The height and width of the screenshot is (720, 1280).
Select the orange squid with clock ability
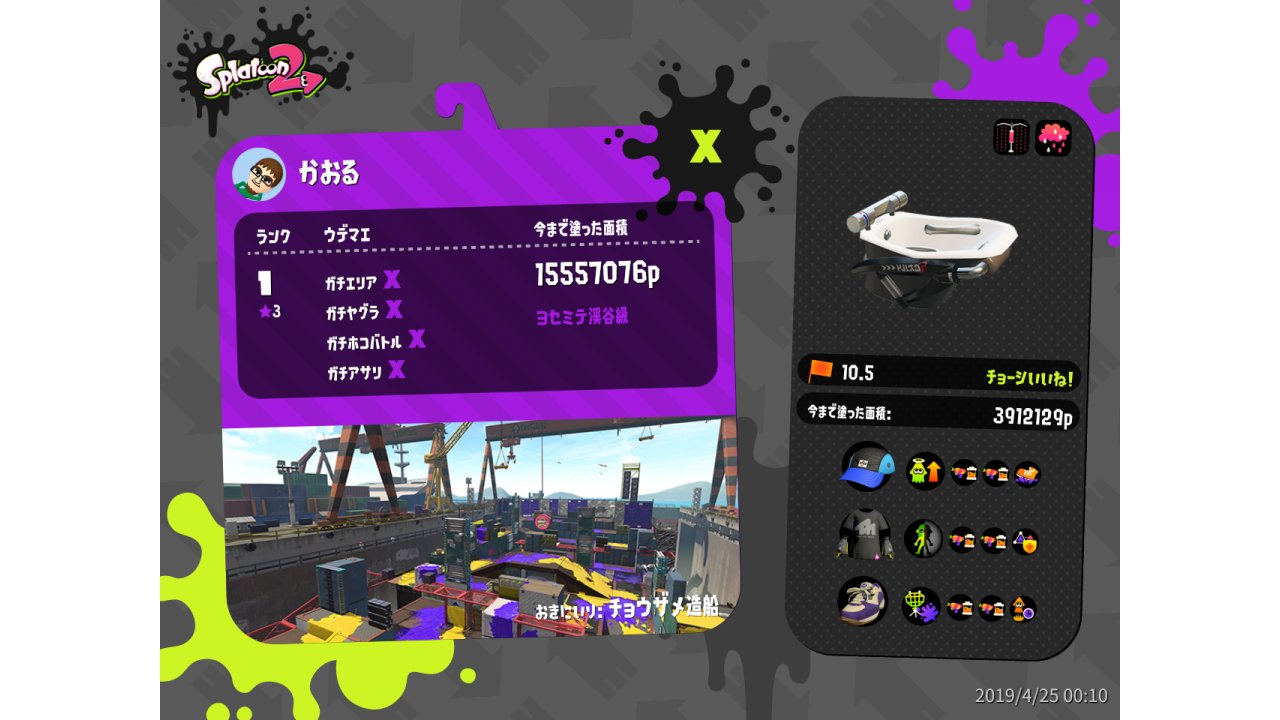1023,608
